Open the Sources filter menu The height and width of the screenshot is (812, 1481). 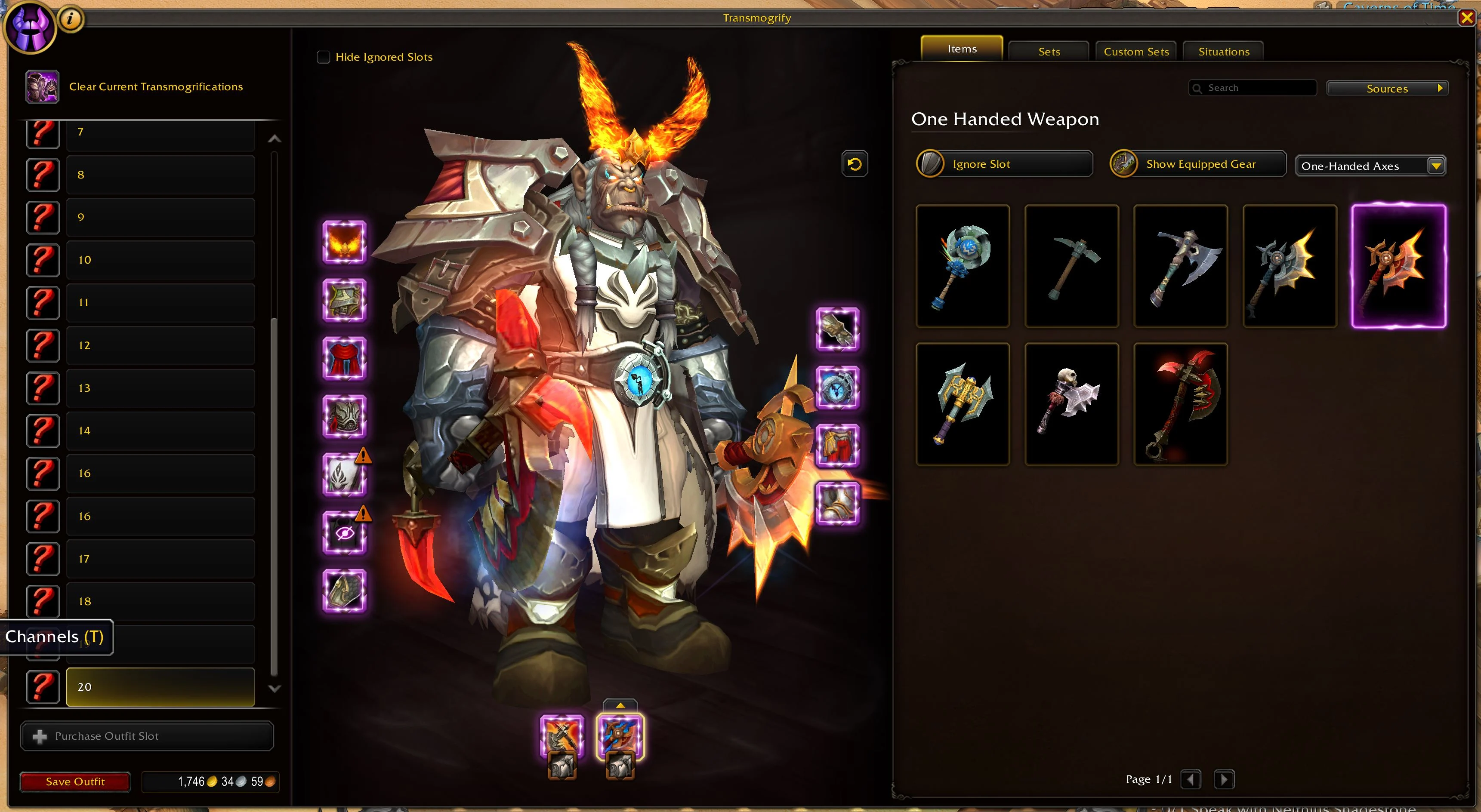[1387, 89]
